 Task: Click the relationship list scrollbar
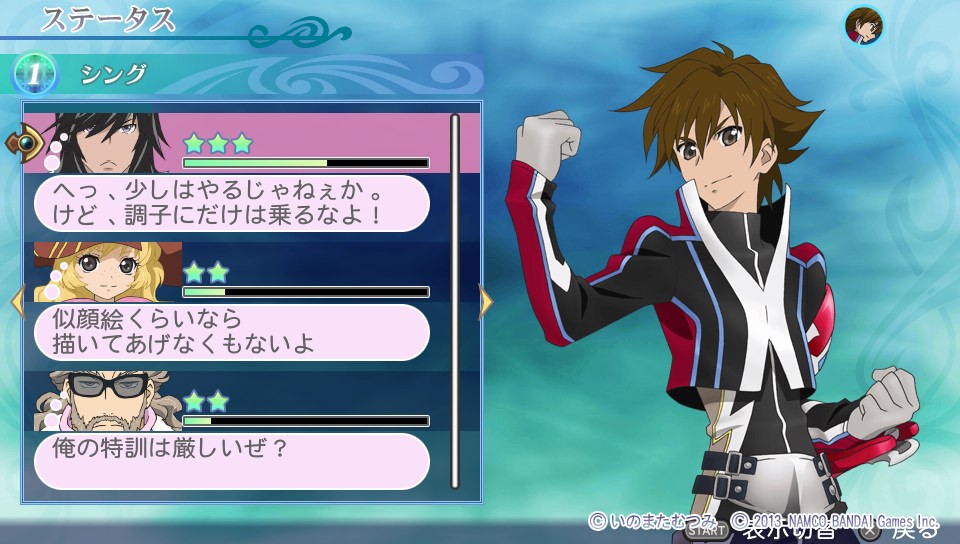click(x=455, y=300)
